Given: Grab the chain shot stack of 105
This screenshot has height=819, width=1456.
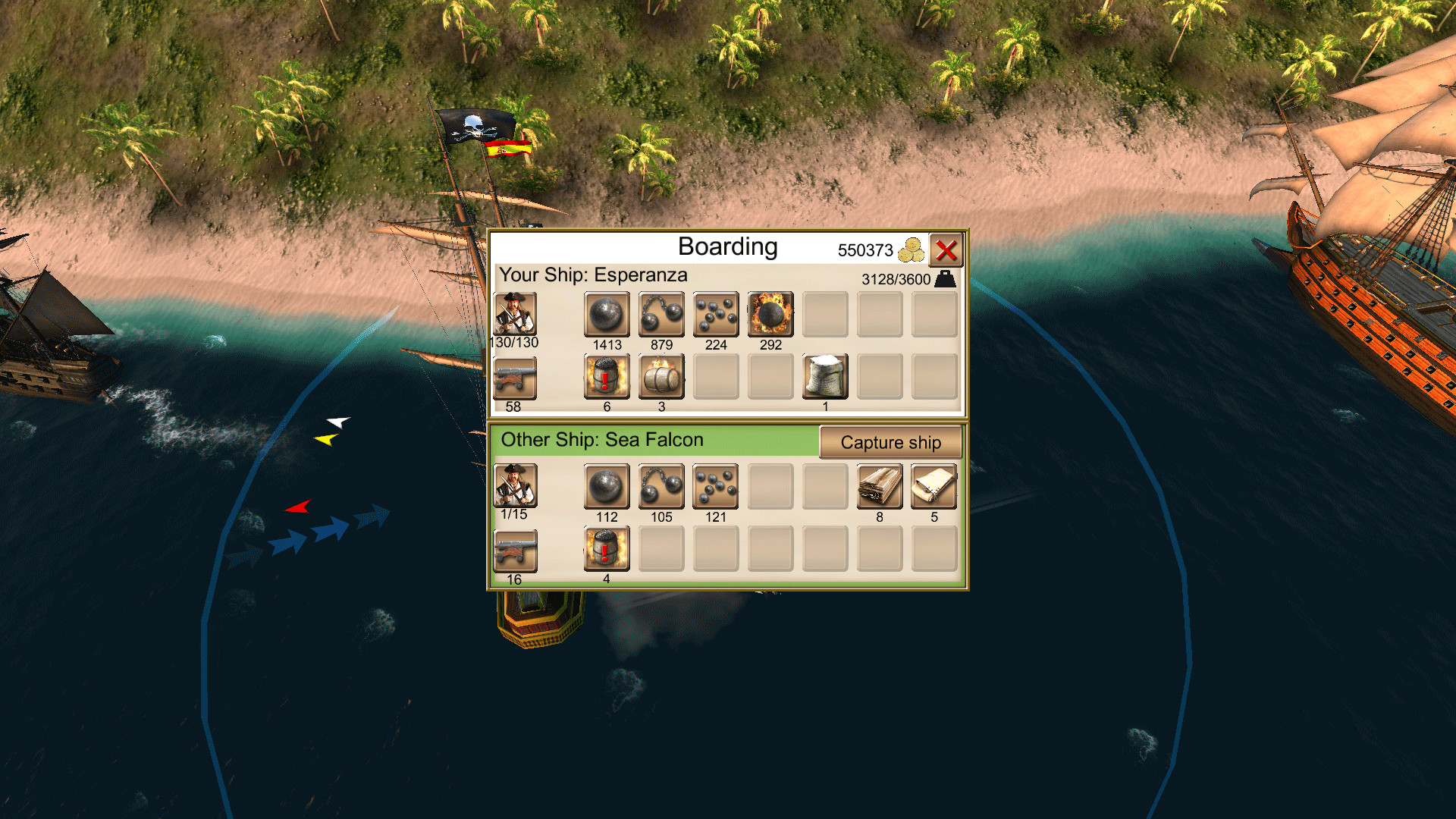Looking at the screenshot, I should coord(661,486).
